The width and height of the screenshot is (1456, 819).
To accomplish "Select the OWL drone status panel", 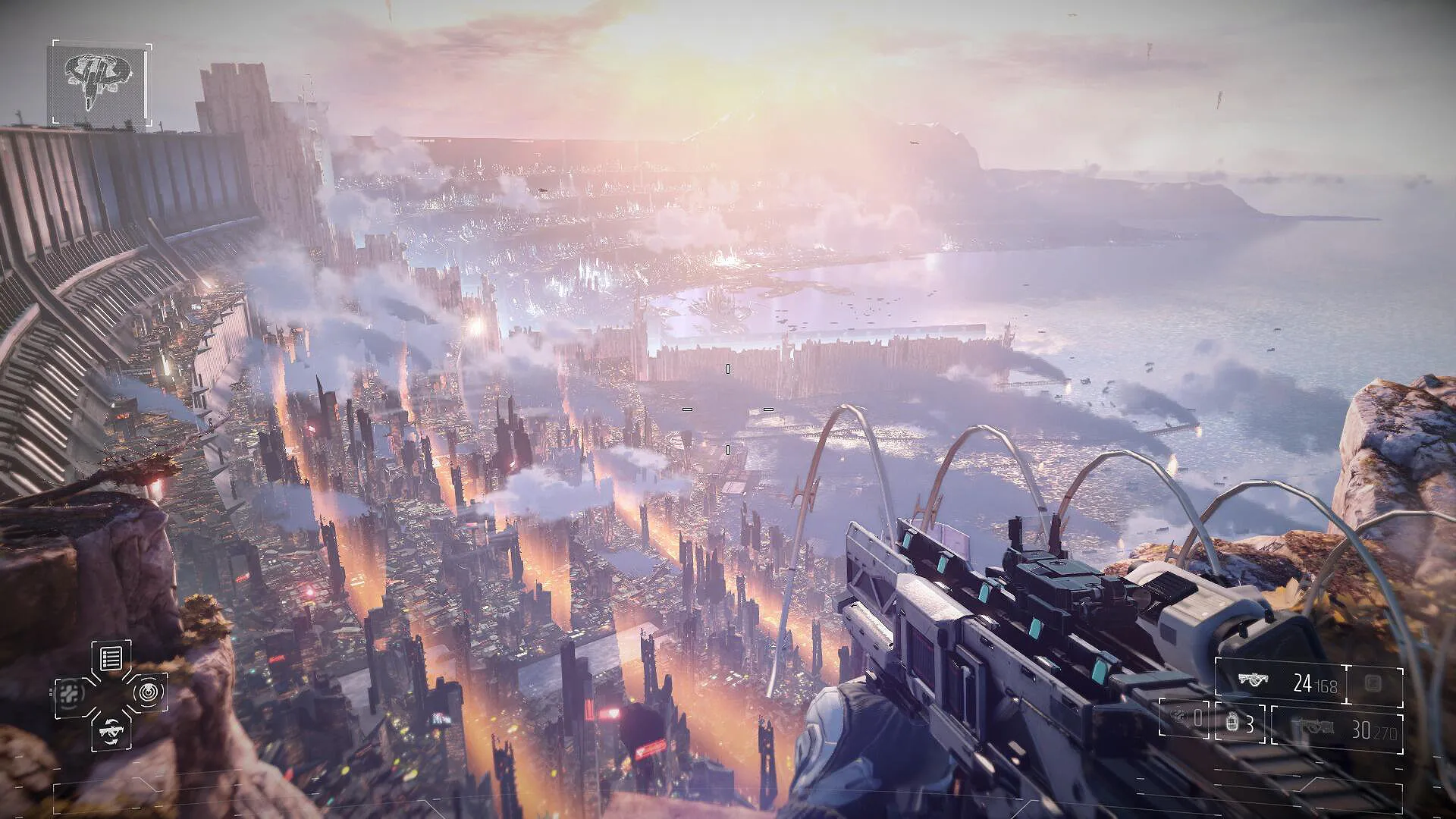I will (101, 84).
